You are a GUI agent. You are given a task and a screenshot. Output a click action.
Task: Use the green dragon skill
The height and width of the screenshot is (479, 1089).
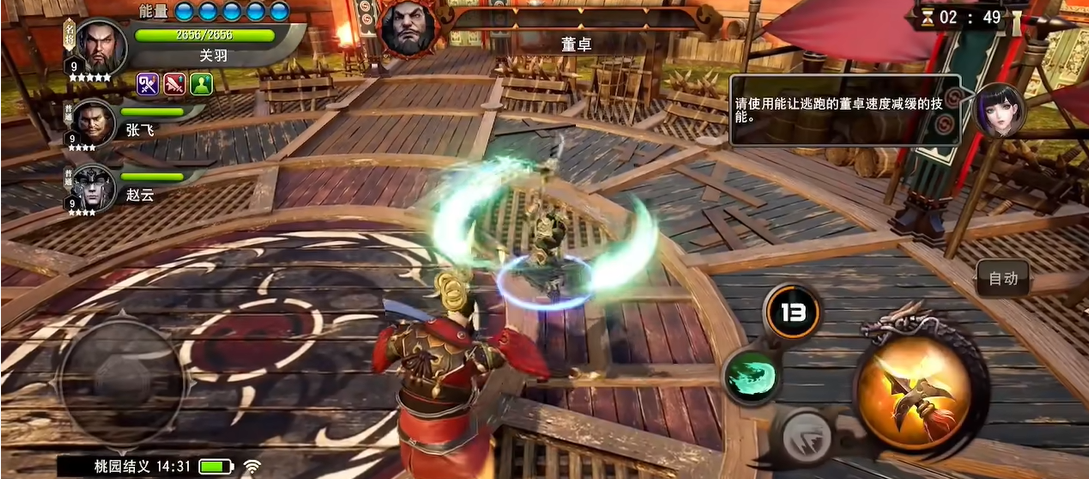[x=752, y=375]
